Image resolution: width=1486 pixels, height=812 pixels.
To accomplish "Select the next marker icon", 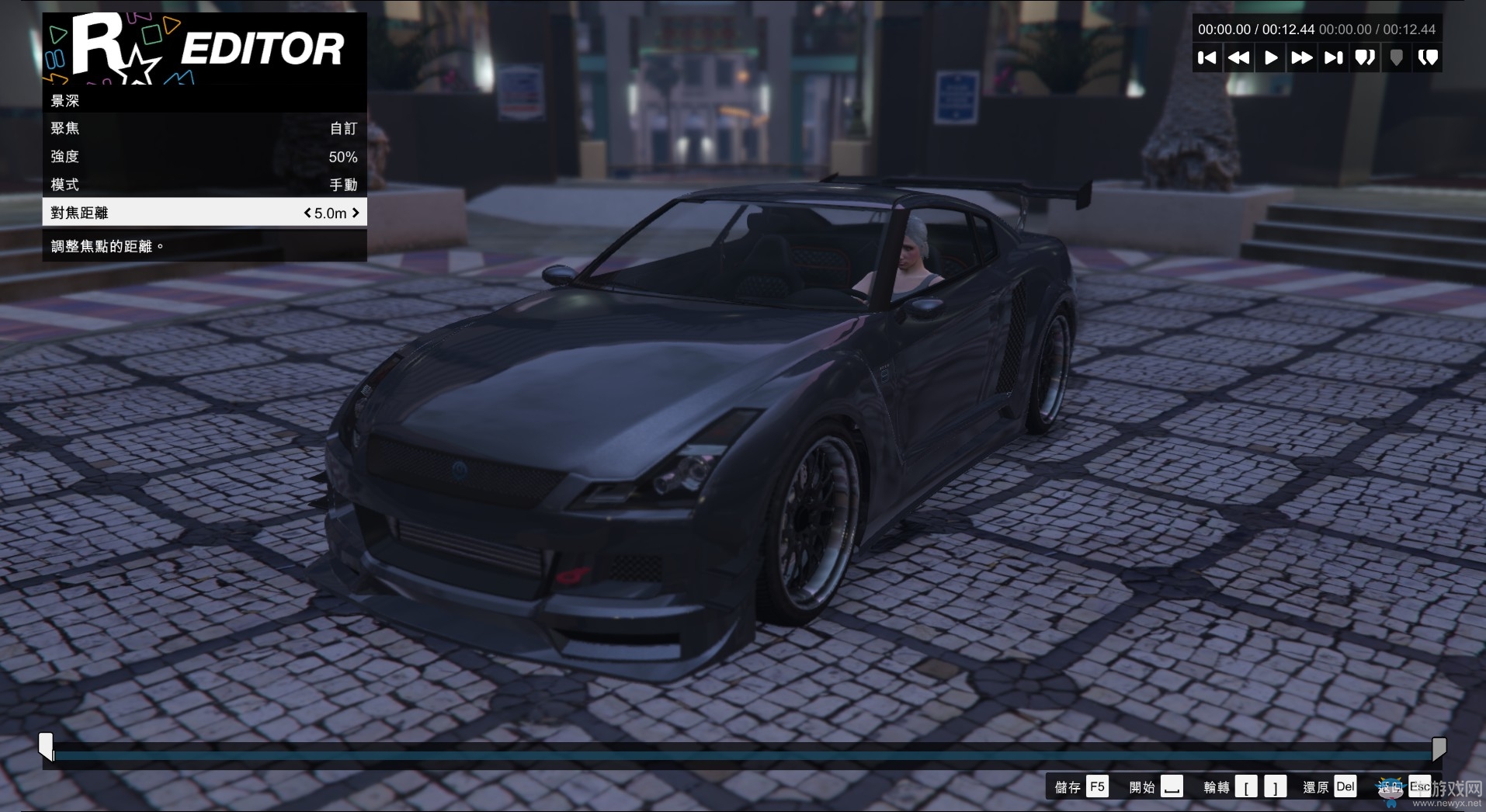I will click(x=1428, y=57).
